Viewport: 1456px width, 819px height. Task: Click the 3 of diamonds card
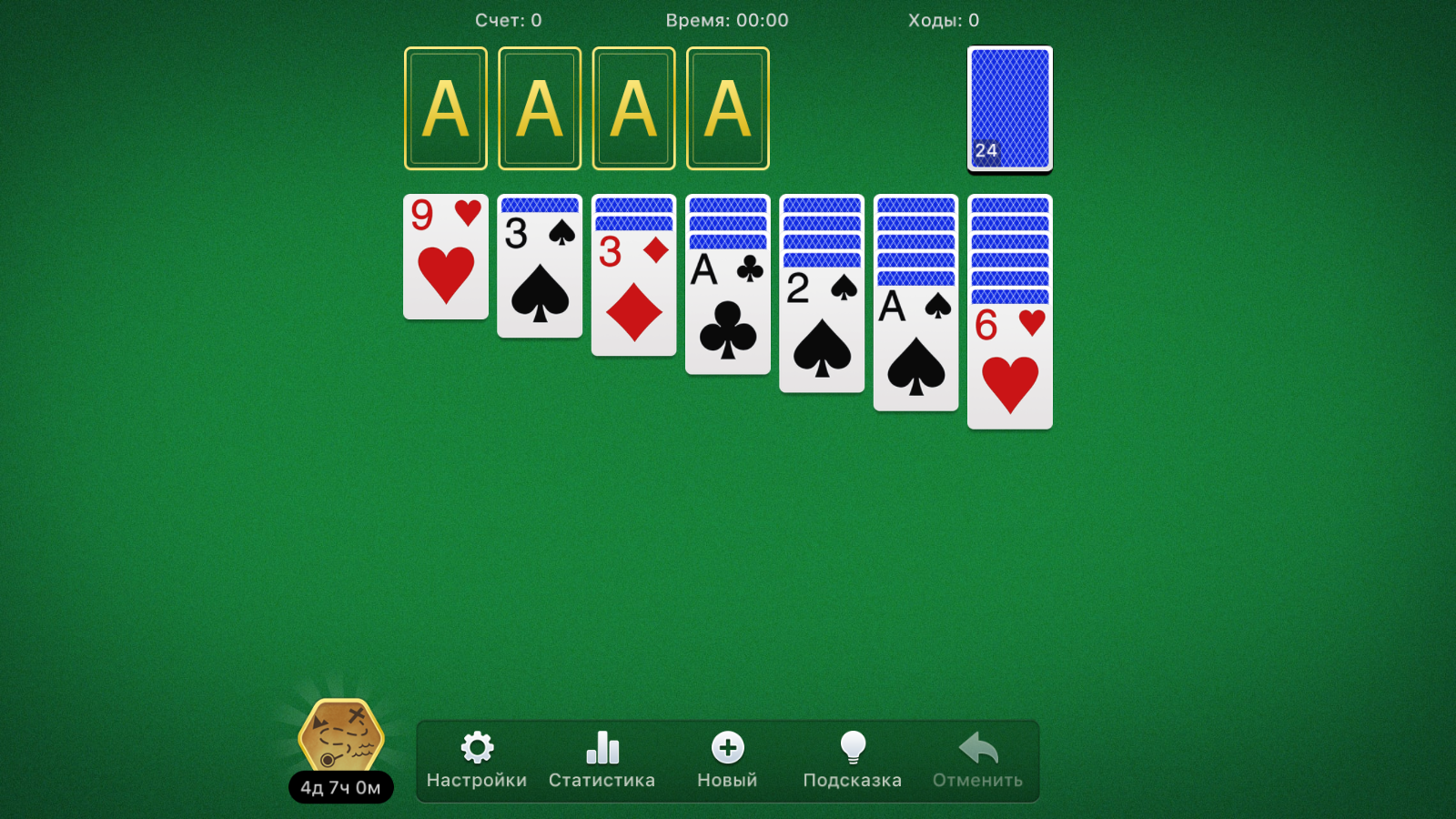tap(633, 296)
